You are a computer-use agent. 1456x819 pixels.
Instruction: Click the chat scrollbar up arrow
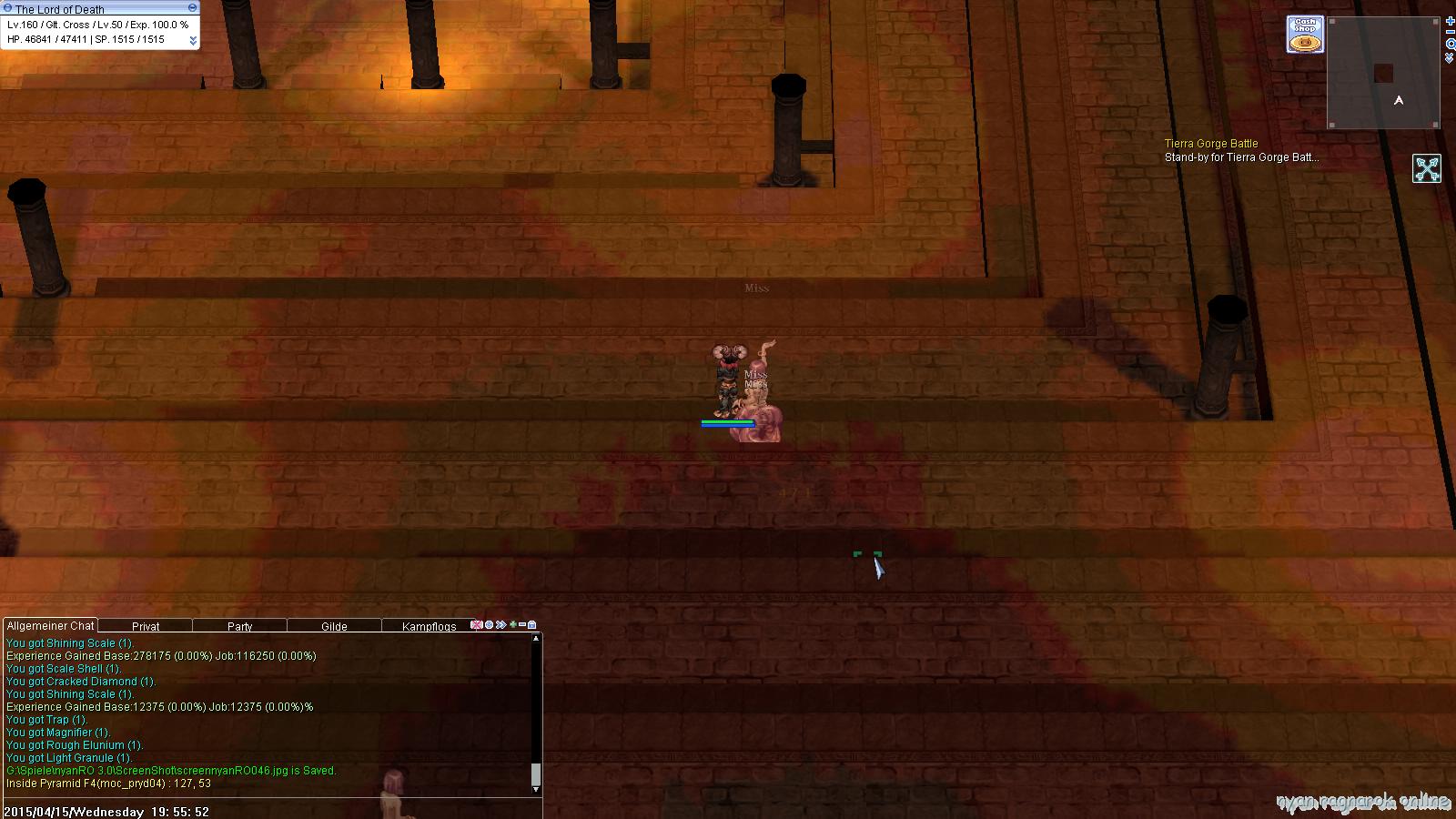pos(536,639)
